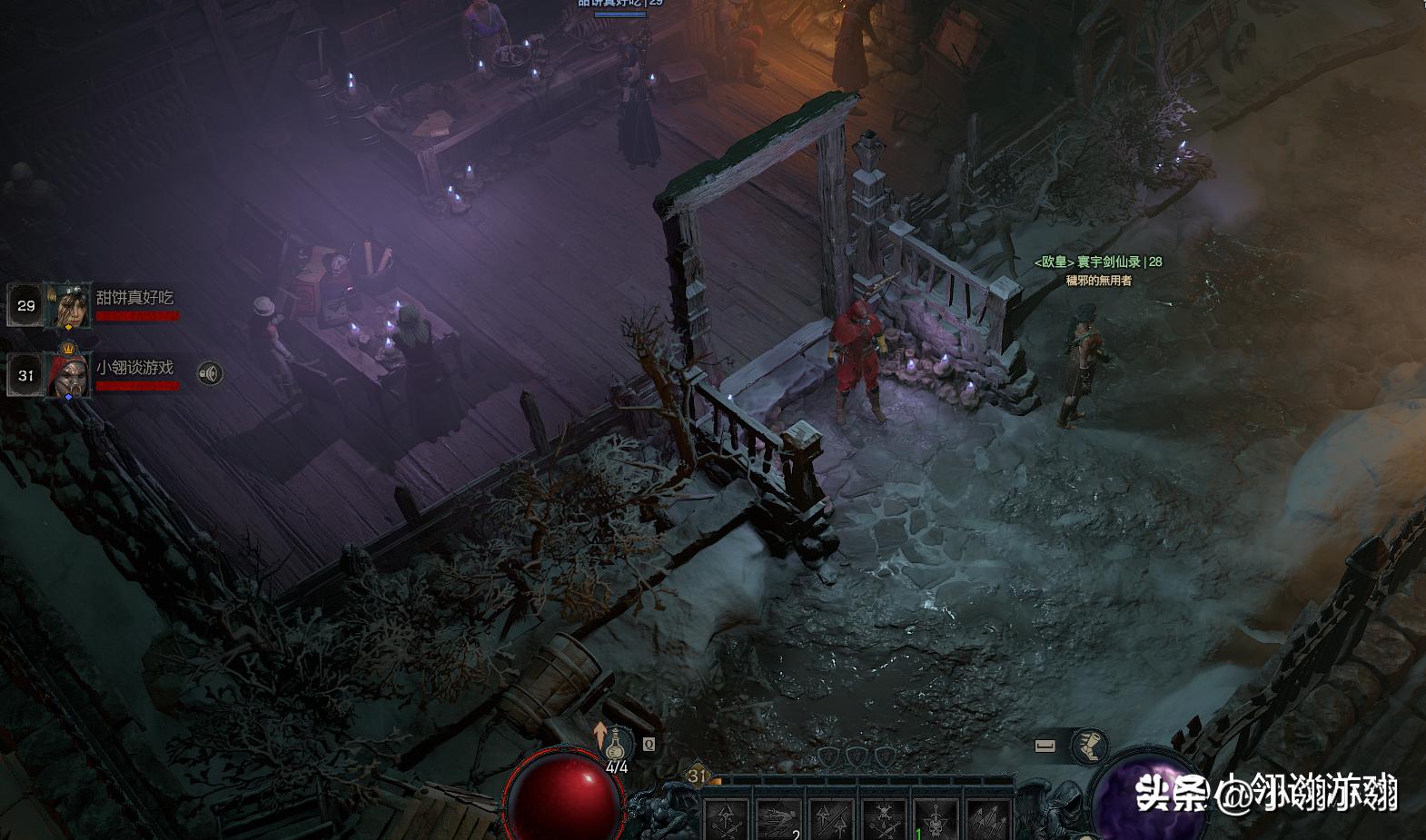Screen dimensions: 1426x840
Task: Activate the volley of arrows skill
Action: tap(987, 820)
